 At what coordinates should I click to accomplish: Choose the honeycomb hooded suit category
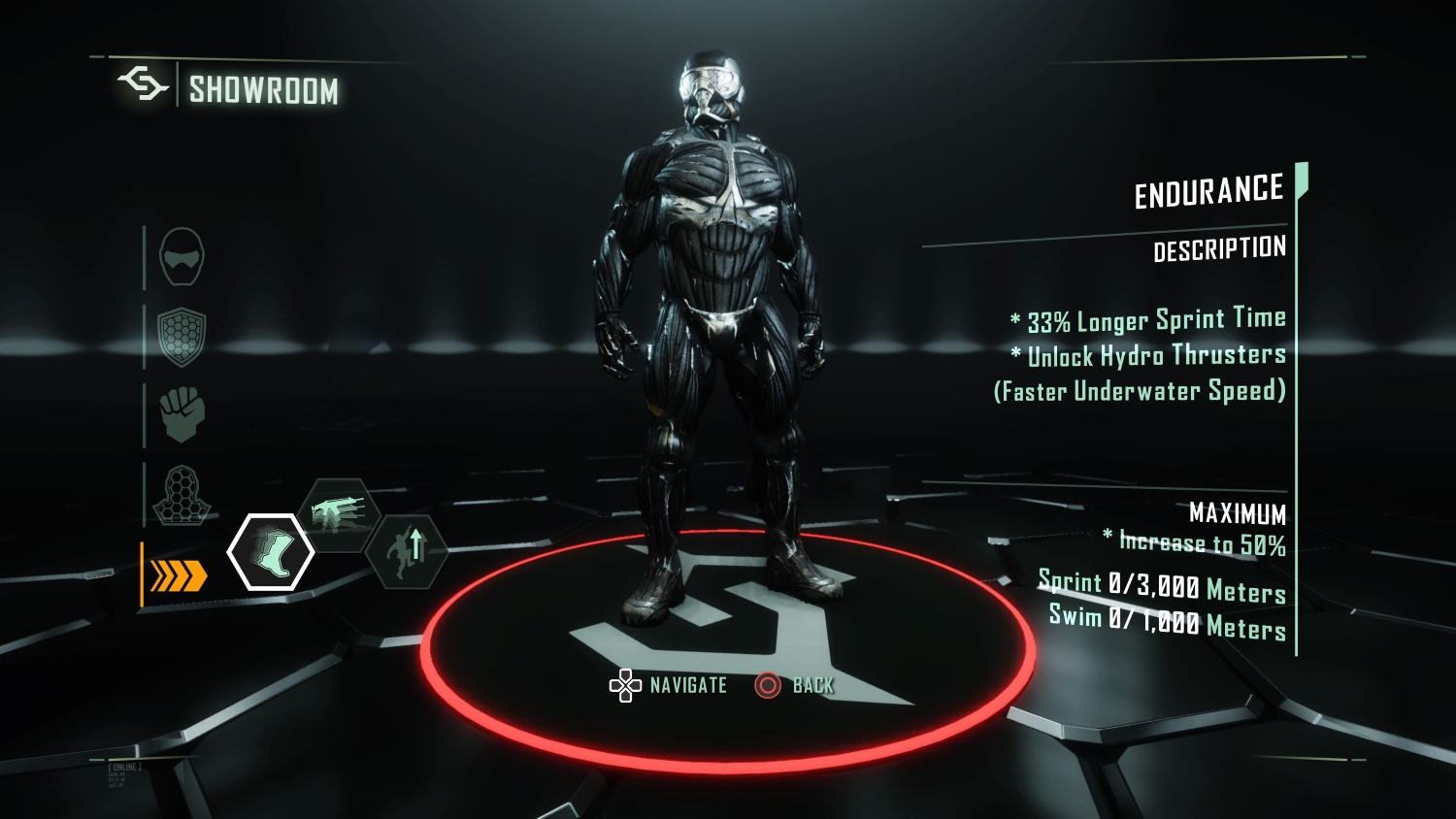(x=181, y=495)
